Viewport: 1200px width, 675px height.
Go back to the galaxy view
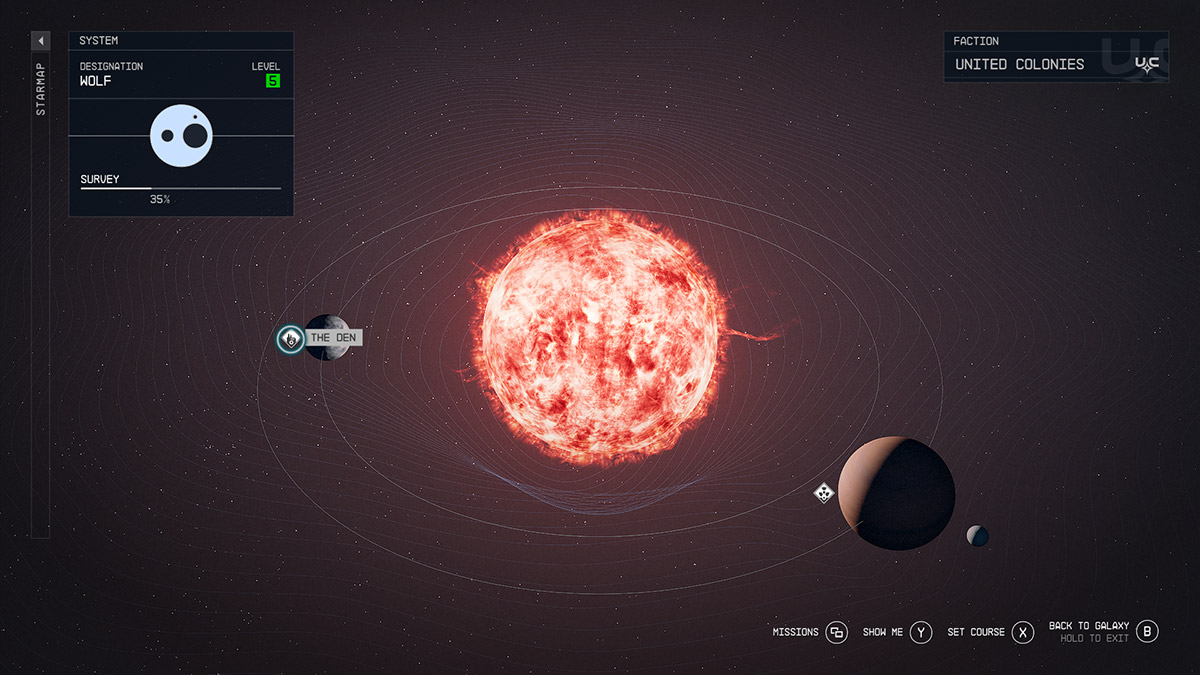coord(1147,631)
